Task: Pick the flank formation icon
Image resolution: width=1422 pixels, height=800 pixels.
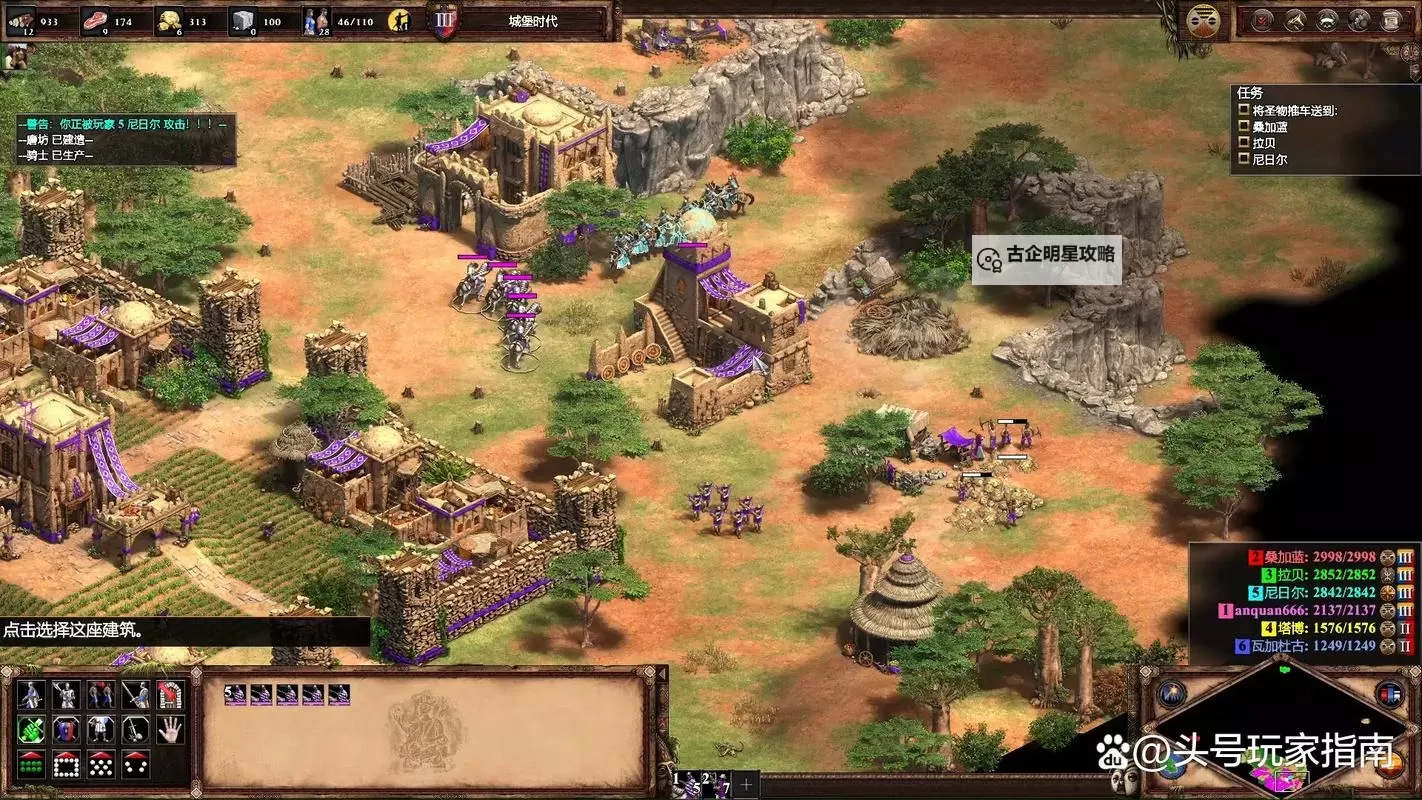Action: tap(135, 764)
